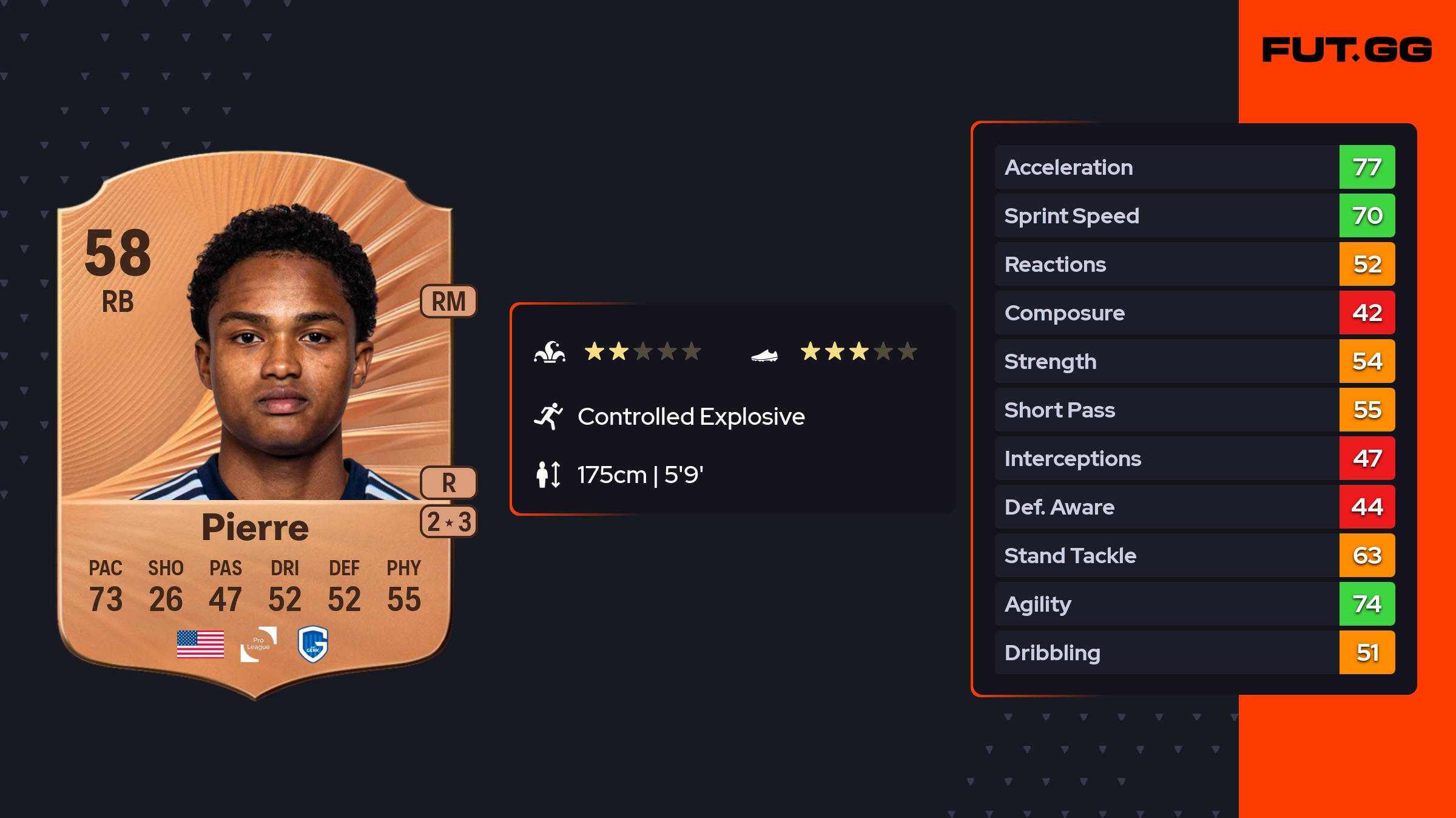Click the Controlled Explosive acceleration type
The image size is (1456, 818).
(x=690, y=417)
